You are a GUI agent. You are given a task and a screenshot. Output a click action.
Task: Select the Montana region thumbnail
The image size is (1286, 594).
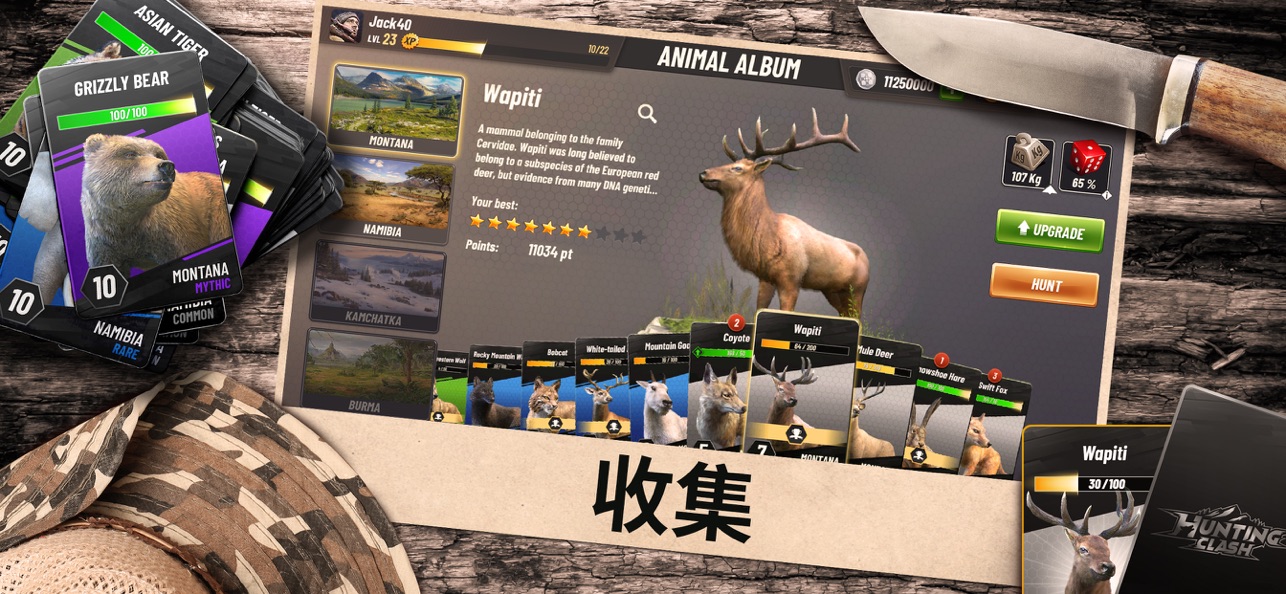[398, 109]
